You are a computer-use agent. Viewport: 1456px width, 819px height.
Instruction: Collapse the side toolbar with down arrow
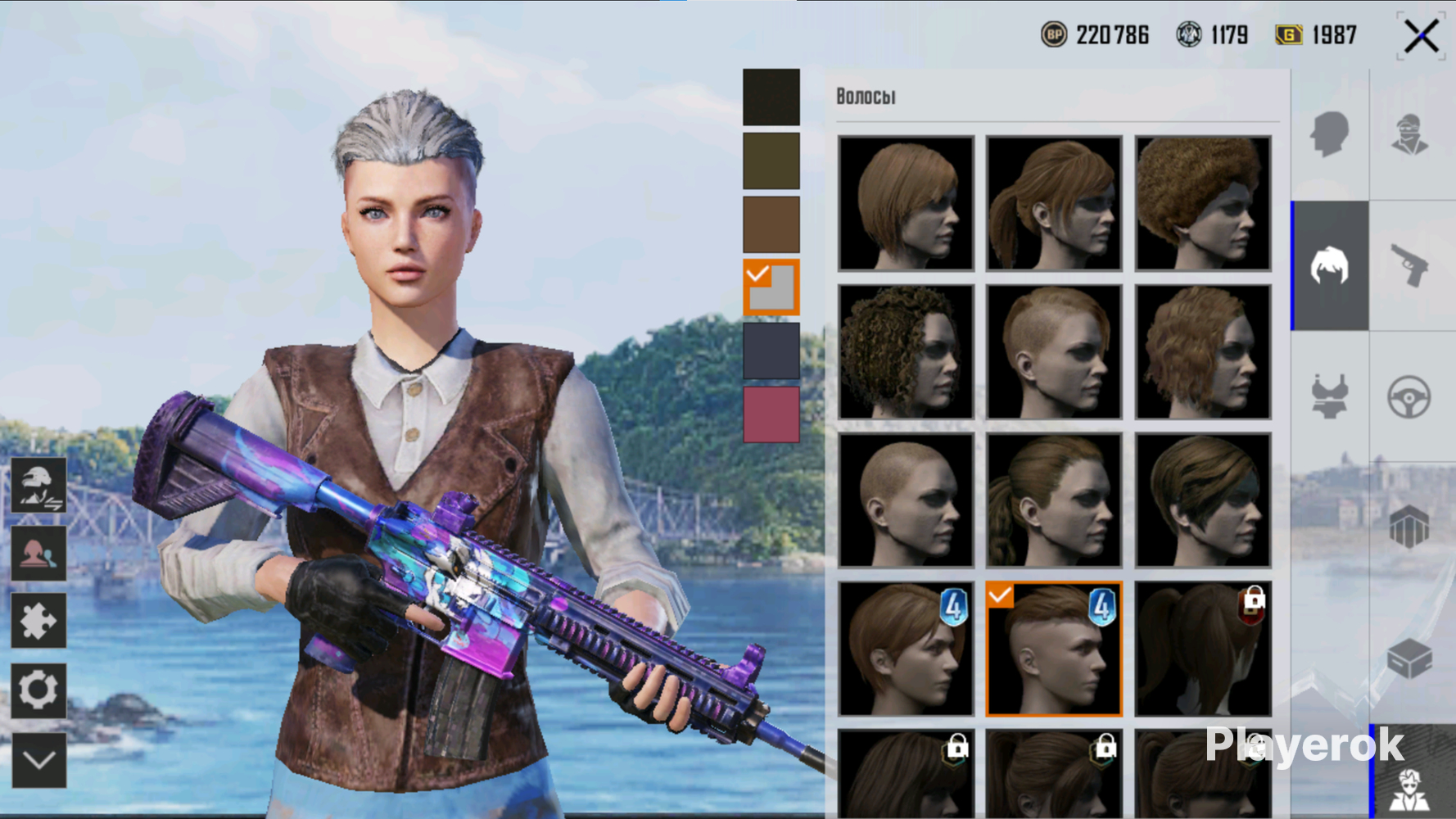(38, 760)
